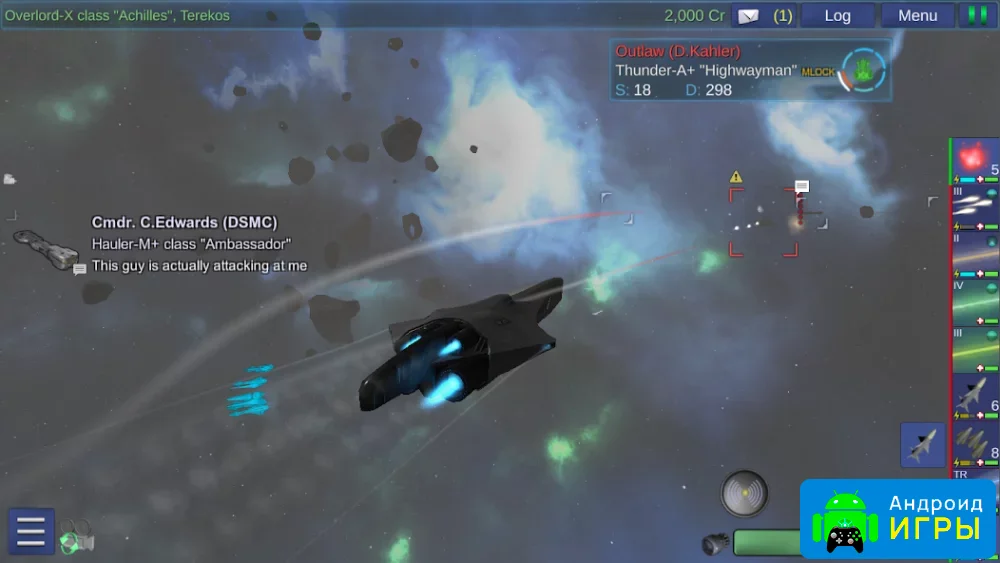Open the mail inbox with one message
The height and width of the screenshot is (563, 1000).
[x=762, y=15]
